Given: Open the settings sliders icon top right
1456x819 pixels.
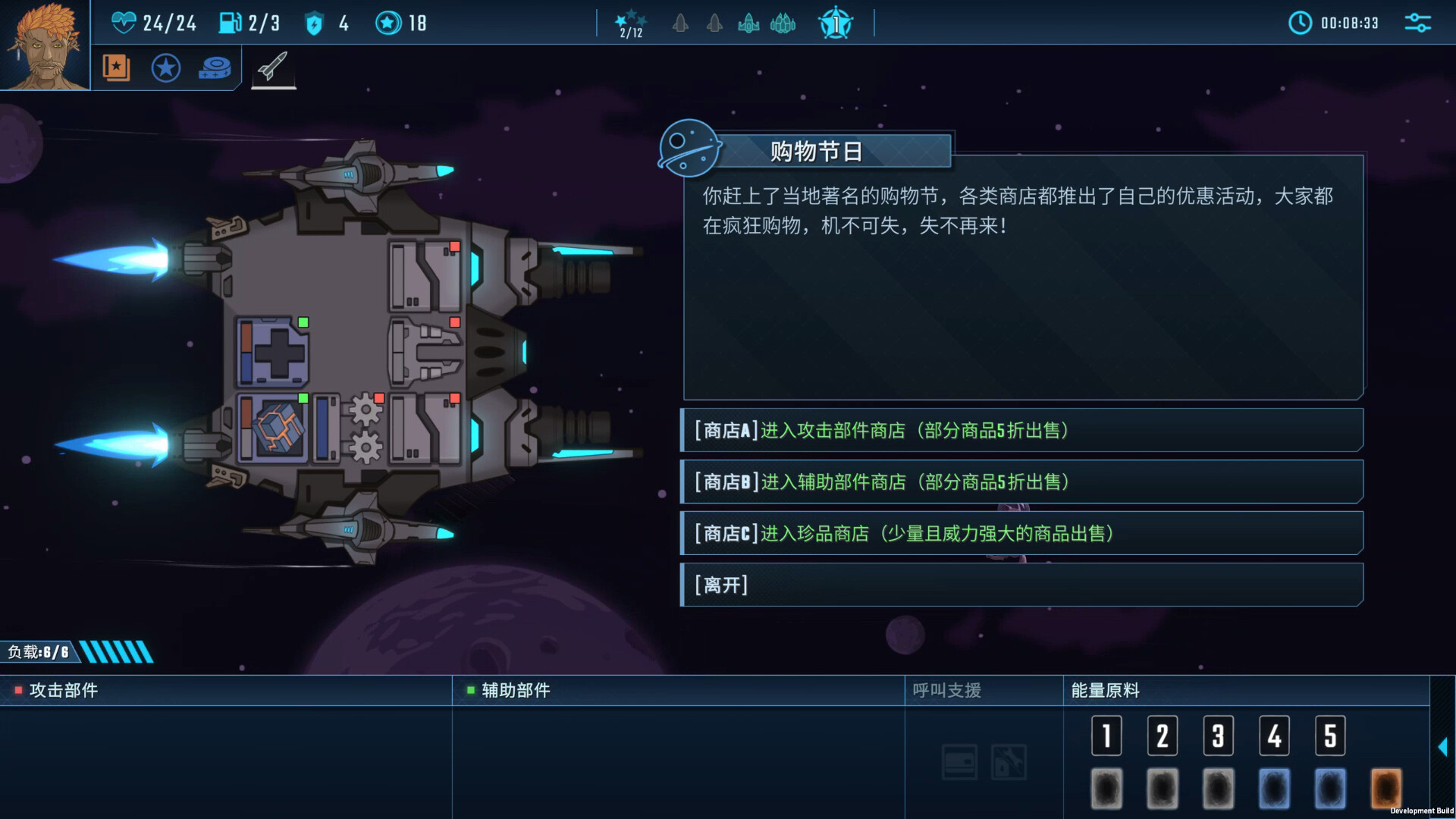Looking at the screenshot, I should (1419, 23).
